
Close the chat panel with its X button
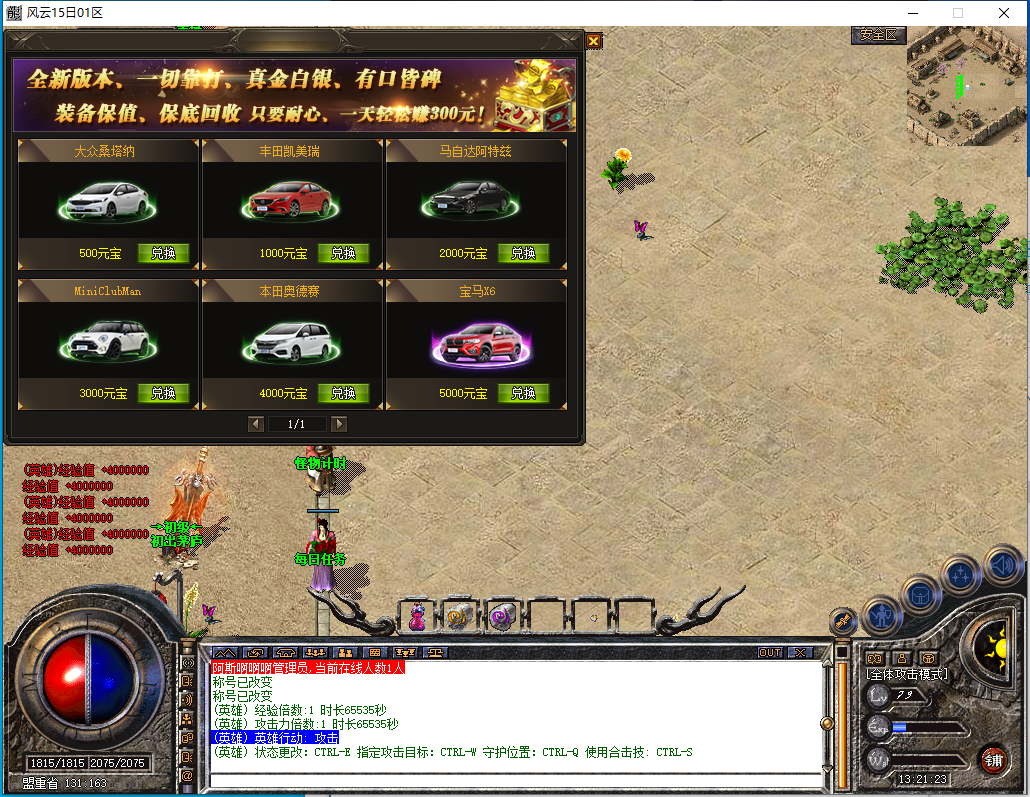pyautogui.click(x=800, y=652)
